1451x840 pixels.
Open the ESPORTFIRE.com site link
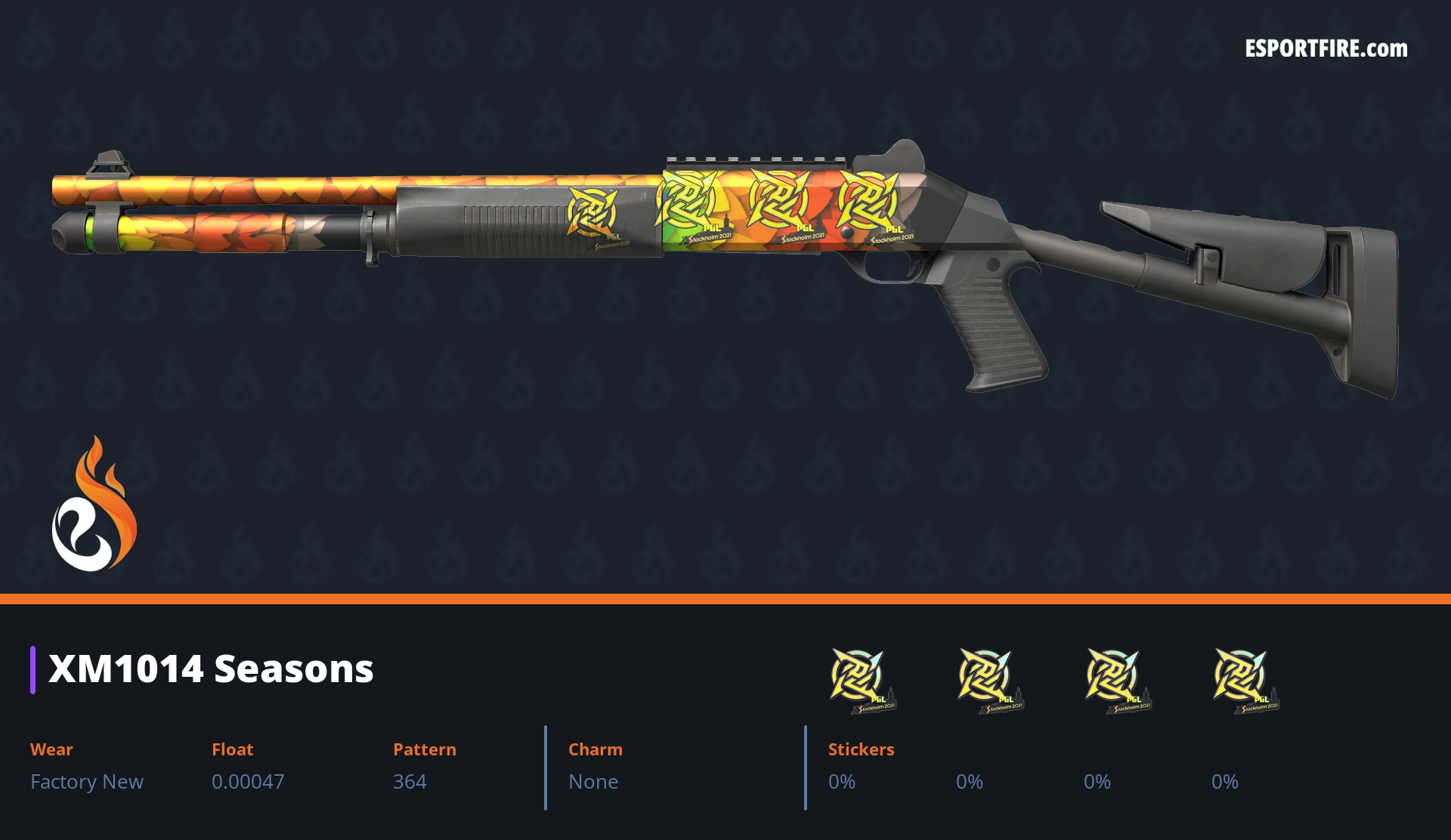pyautogui.click(x=1326, y=49)
